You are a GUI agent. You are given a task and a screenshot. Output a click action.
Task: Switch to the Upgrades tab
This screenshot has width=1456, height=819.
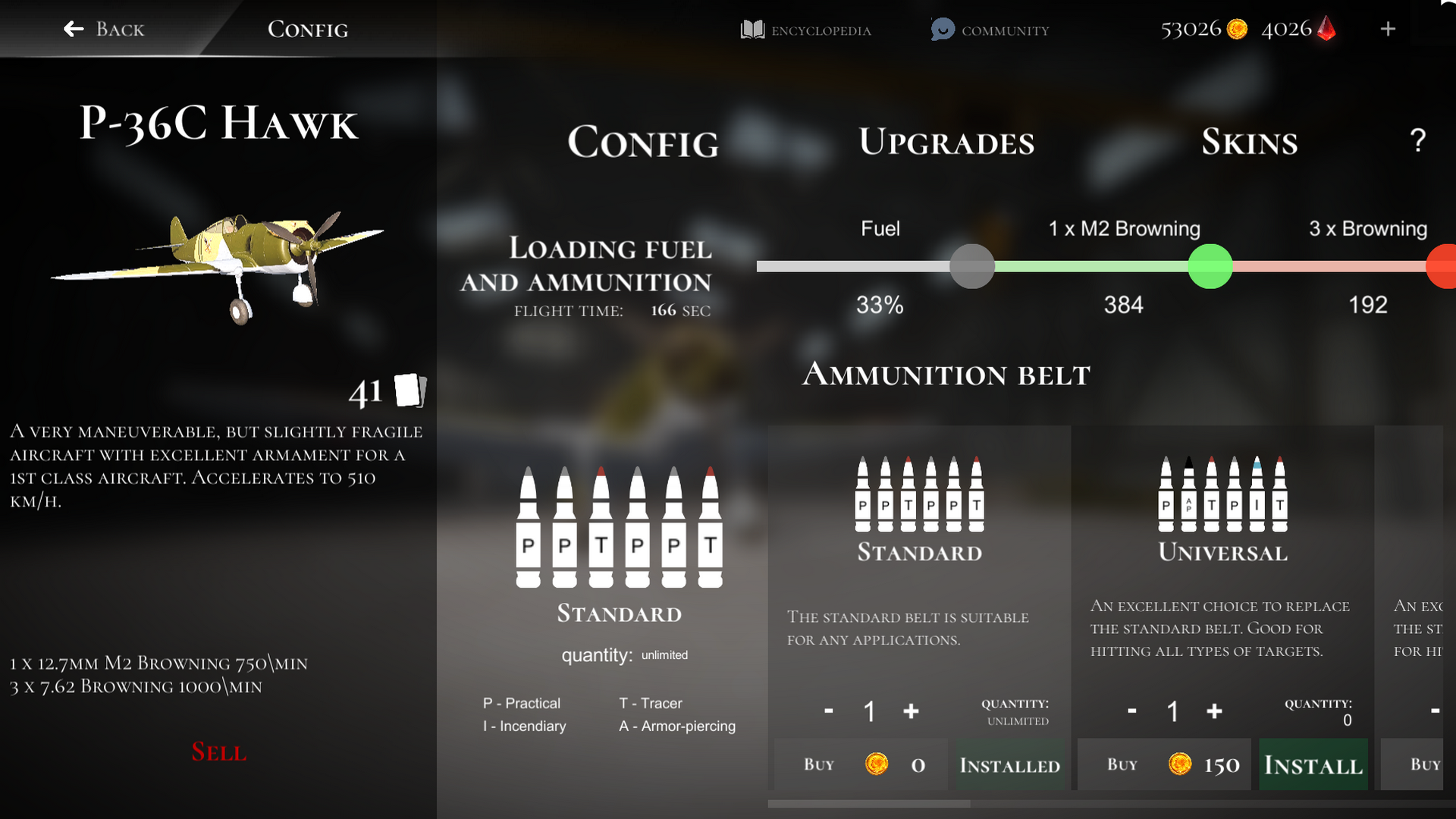[x=946, y=142]
